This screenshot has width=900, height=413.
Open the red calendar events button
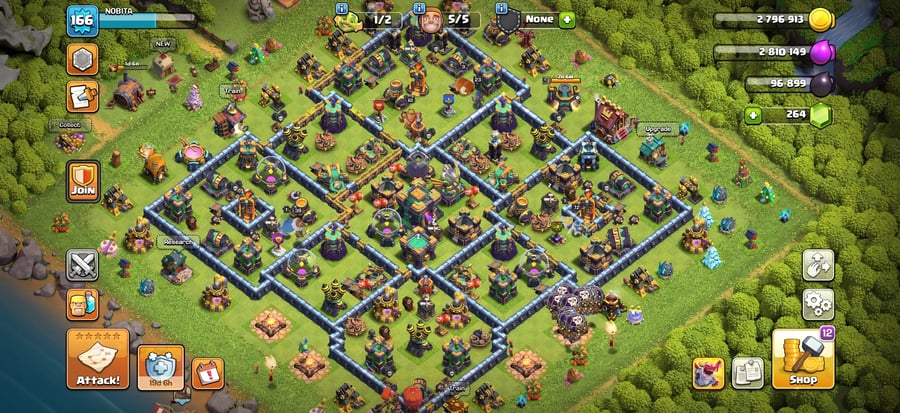[207, 373]
